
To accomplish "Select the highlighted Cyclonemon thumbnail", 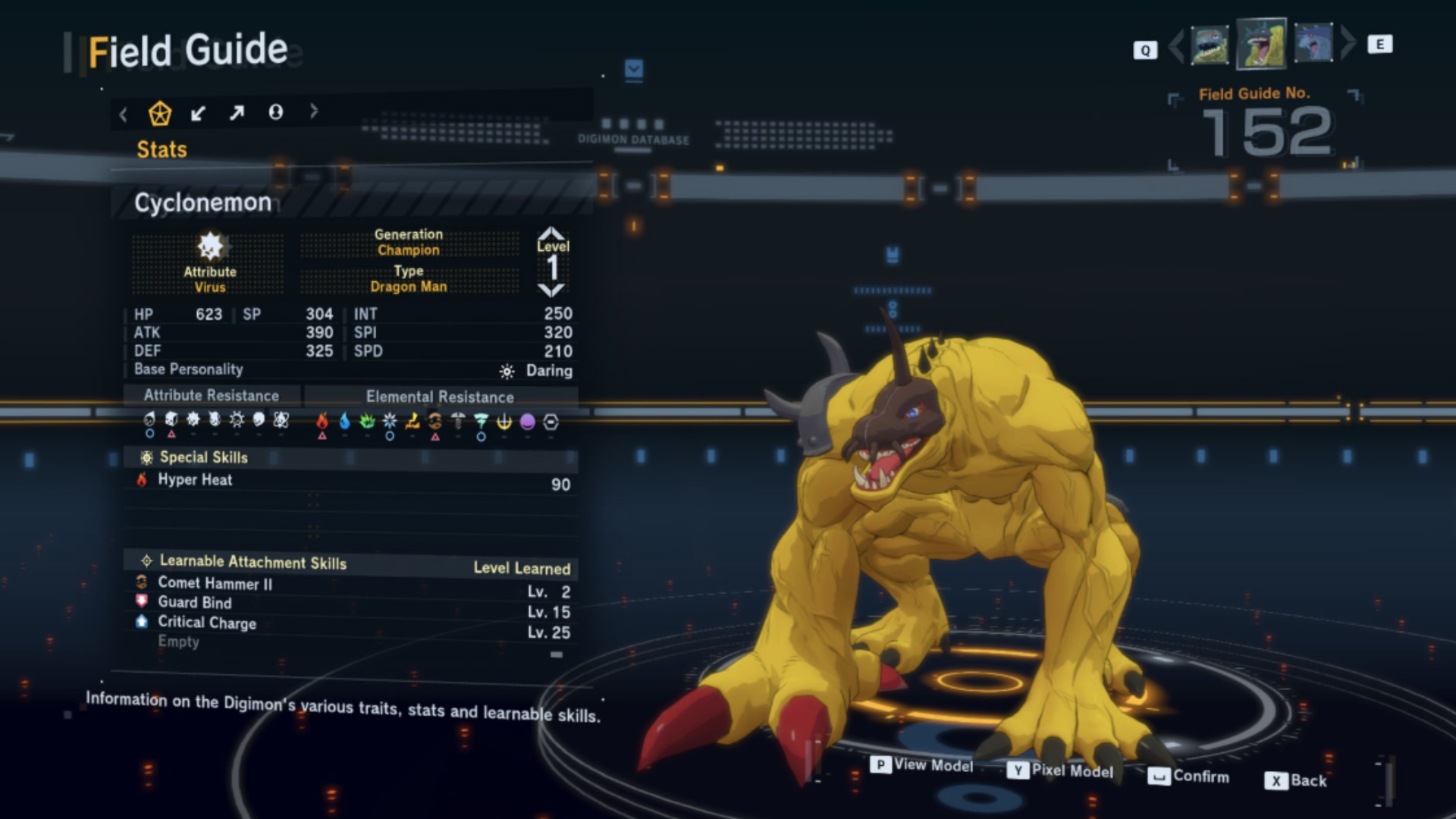I will click(1261, 44).
